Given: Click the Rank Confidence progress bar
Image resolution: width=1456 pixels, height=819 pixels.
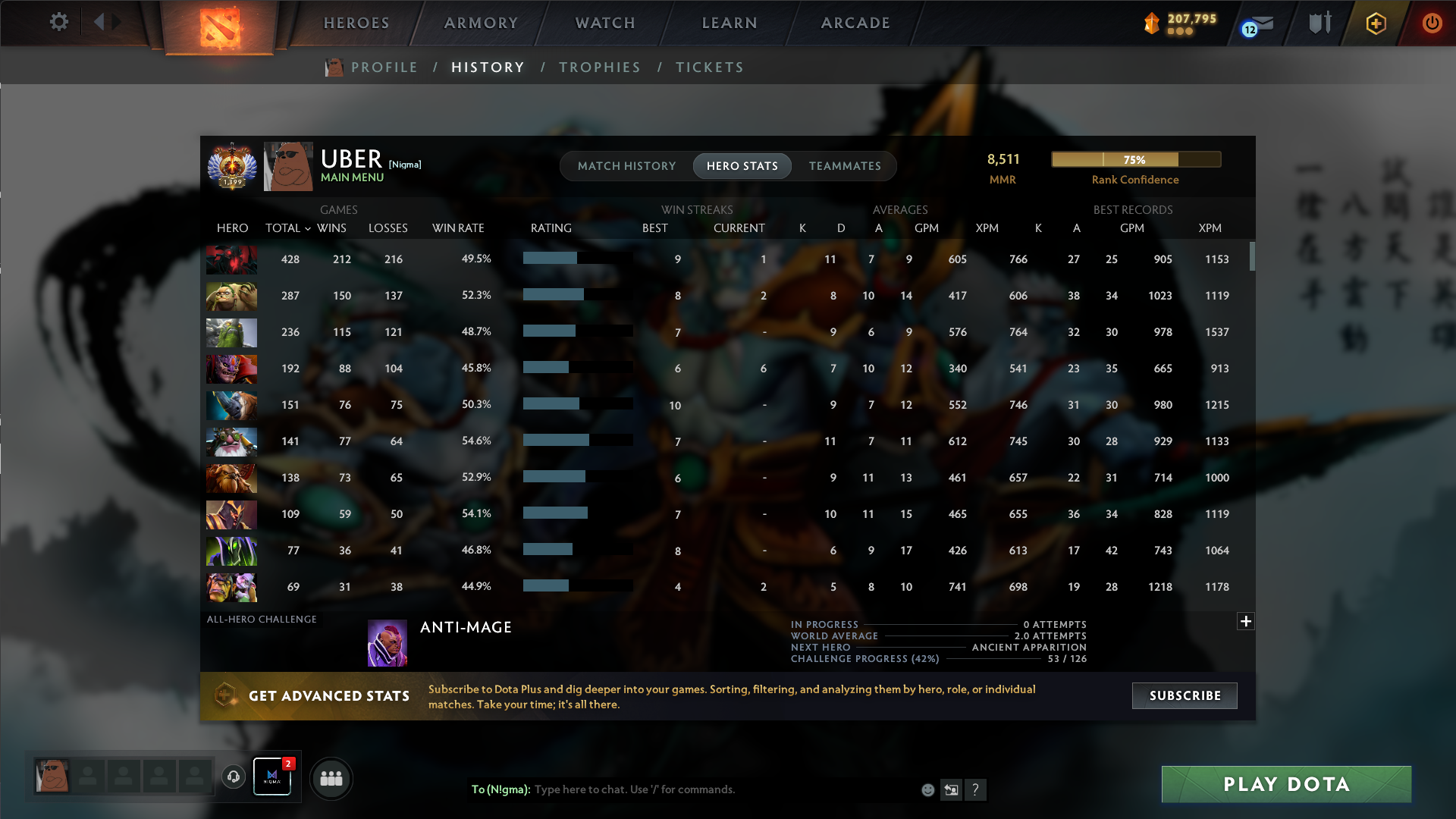Looking at the screenshot, I should [1135, 159].
